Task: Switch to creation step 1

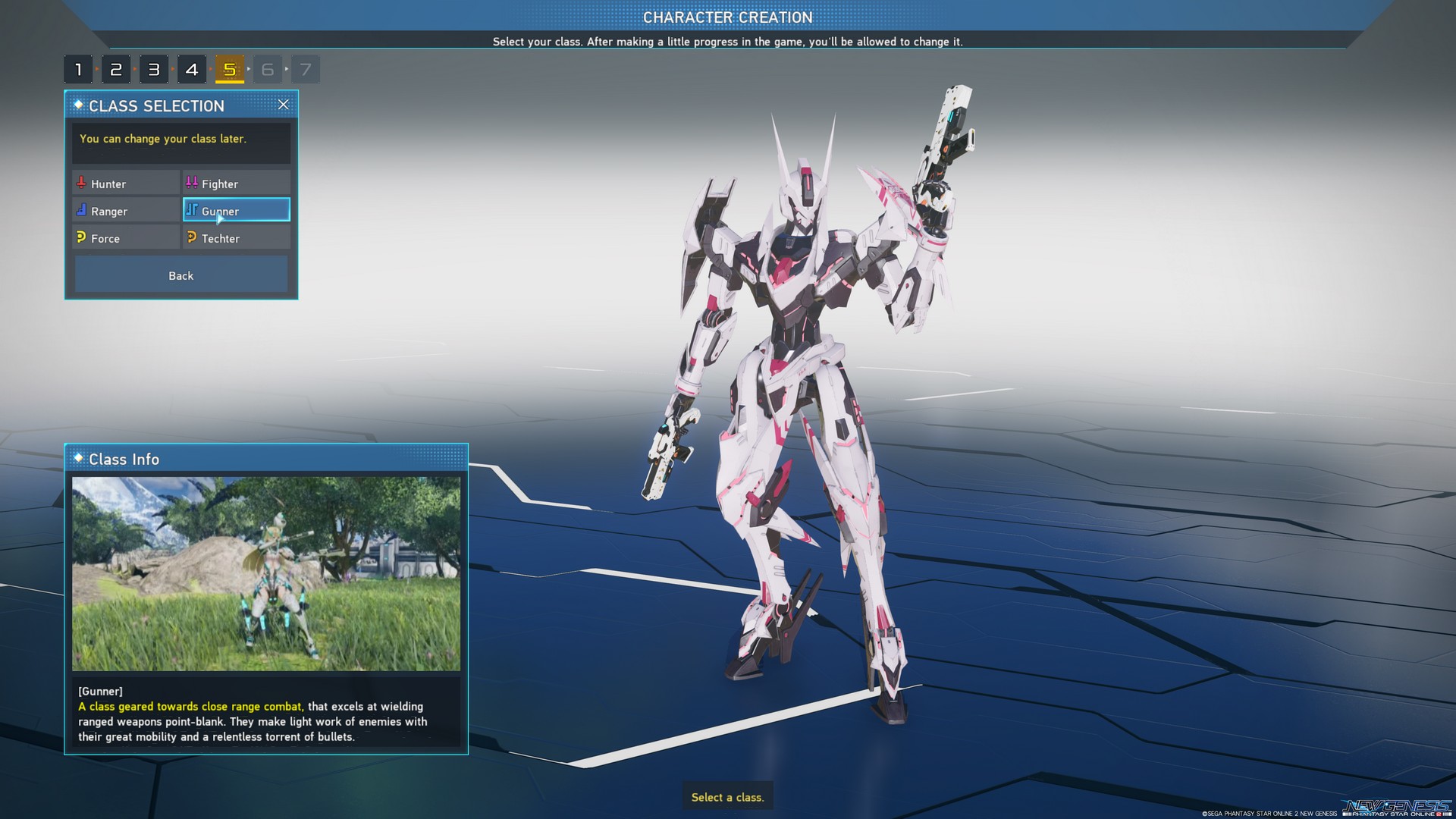Action: (x=79, y=68)
